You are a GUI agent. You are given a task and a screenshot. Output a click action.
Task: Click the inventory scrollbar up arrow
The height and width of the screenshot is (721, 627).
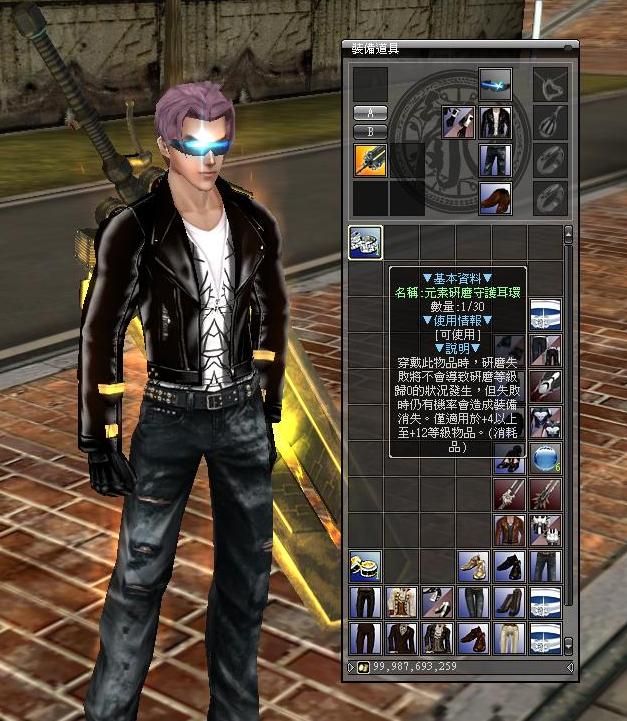[569, 231]
